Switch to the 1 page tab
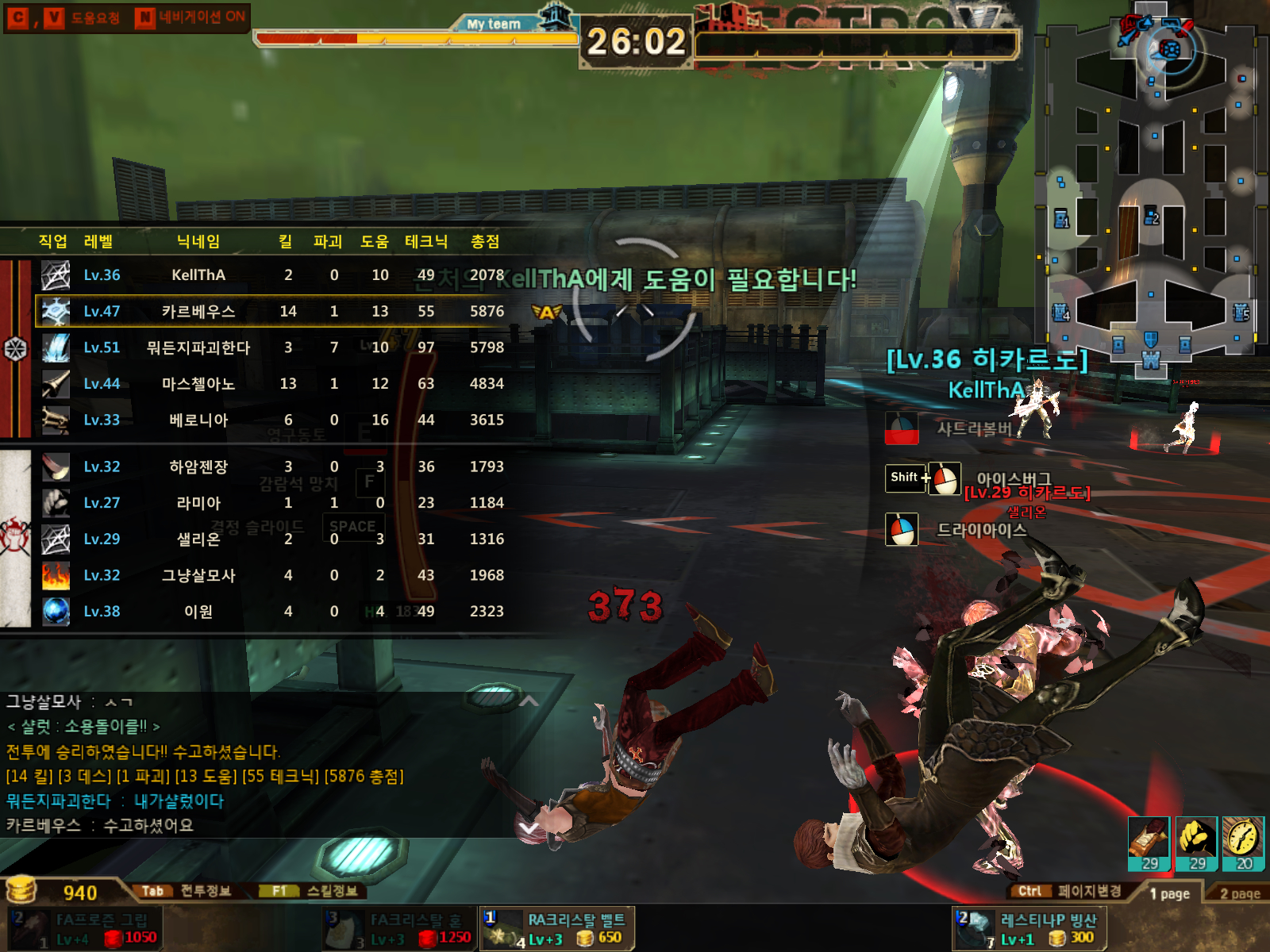1270x952 pixels. tap(1169, 893)
